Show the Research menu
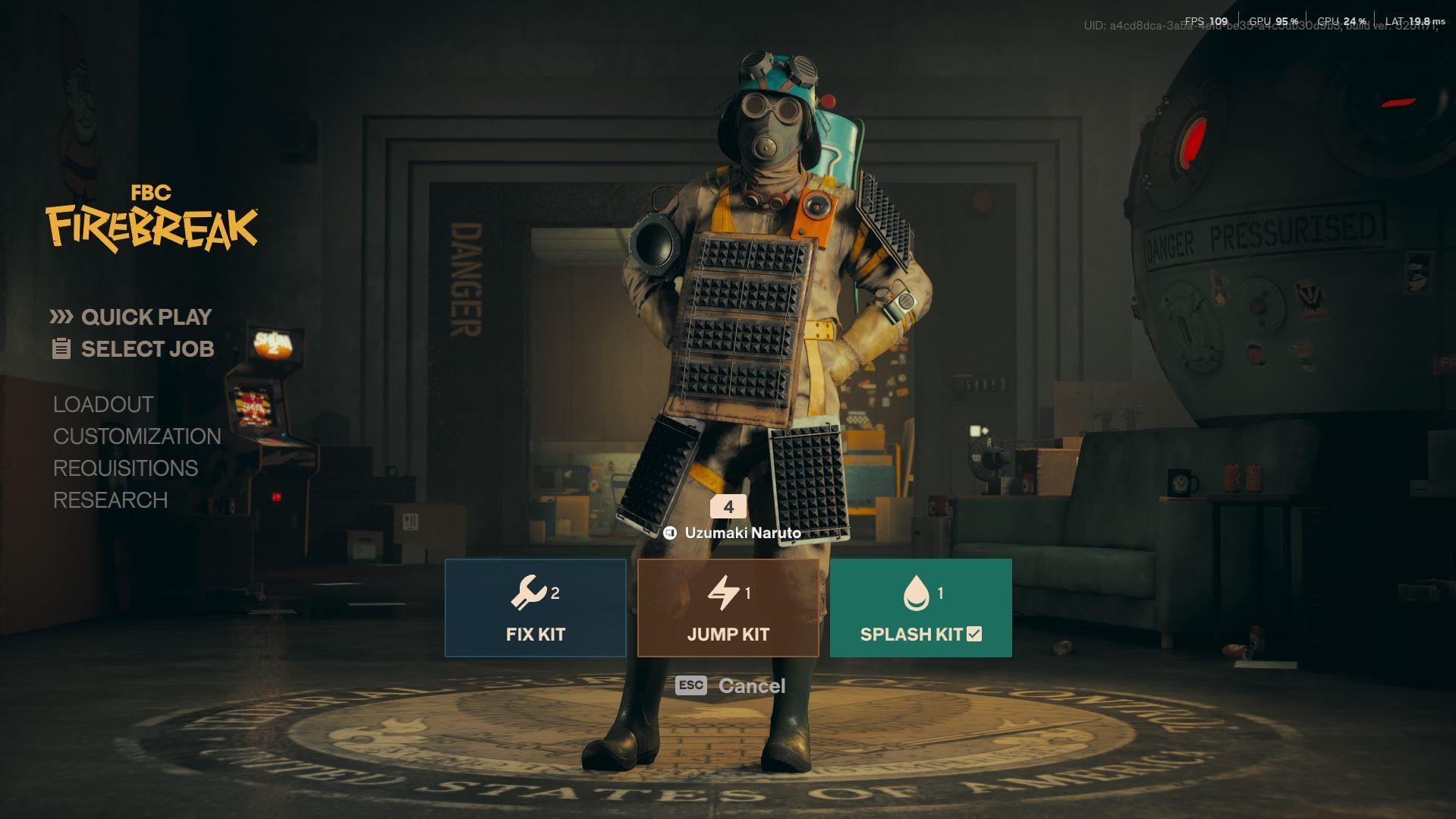The image size is (1456, 819). [111, 500]
